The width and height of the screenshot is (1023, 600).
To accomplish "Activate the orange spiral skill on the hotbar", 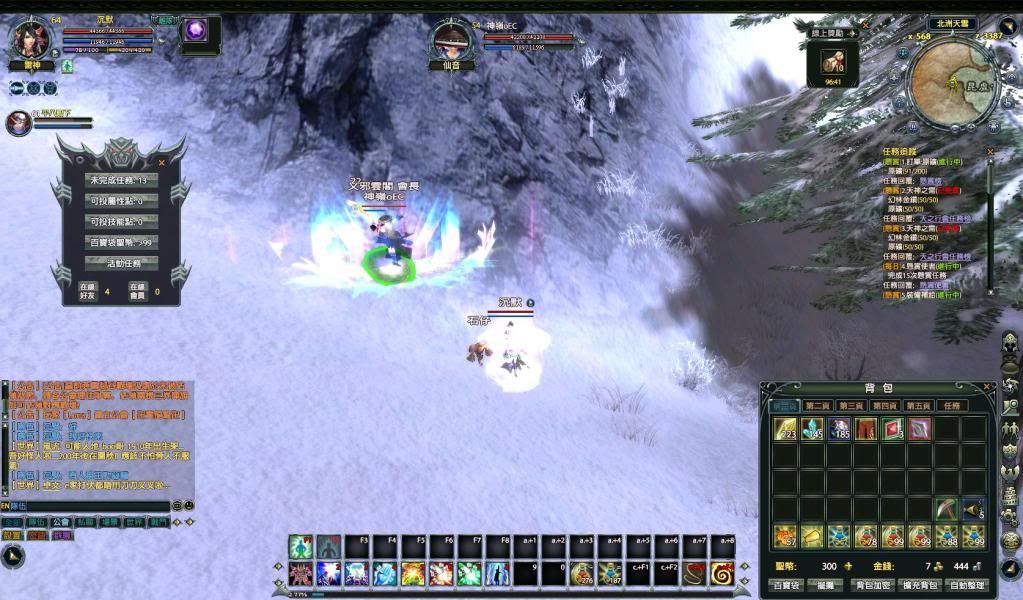I will (722, 573).
